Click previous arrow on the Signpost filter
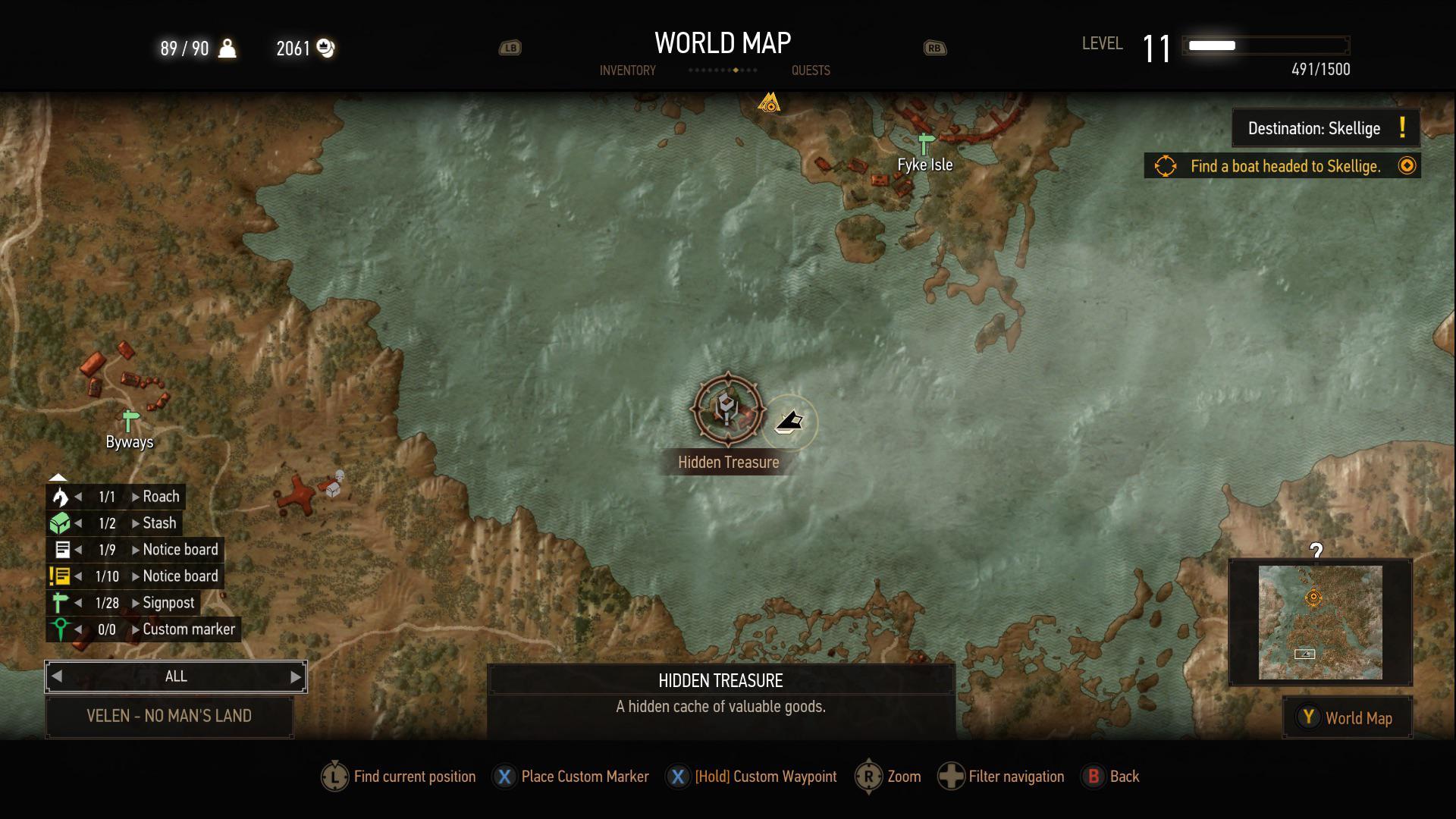Screen dimensions: 1456x819 click(78, 603)
